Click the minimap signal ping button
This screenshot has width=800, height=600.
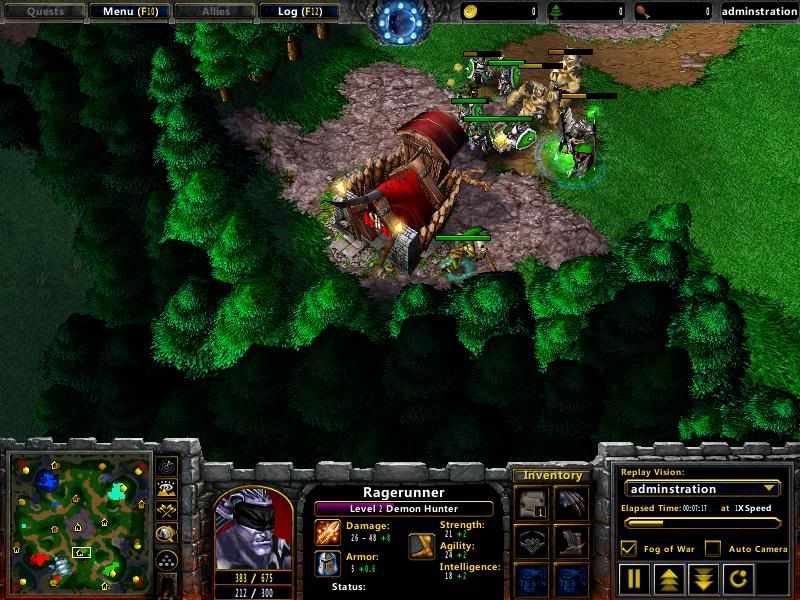point(167,466)
